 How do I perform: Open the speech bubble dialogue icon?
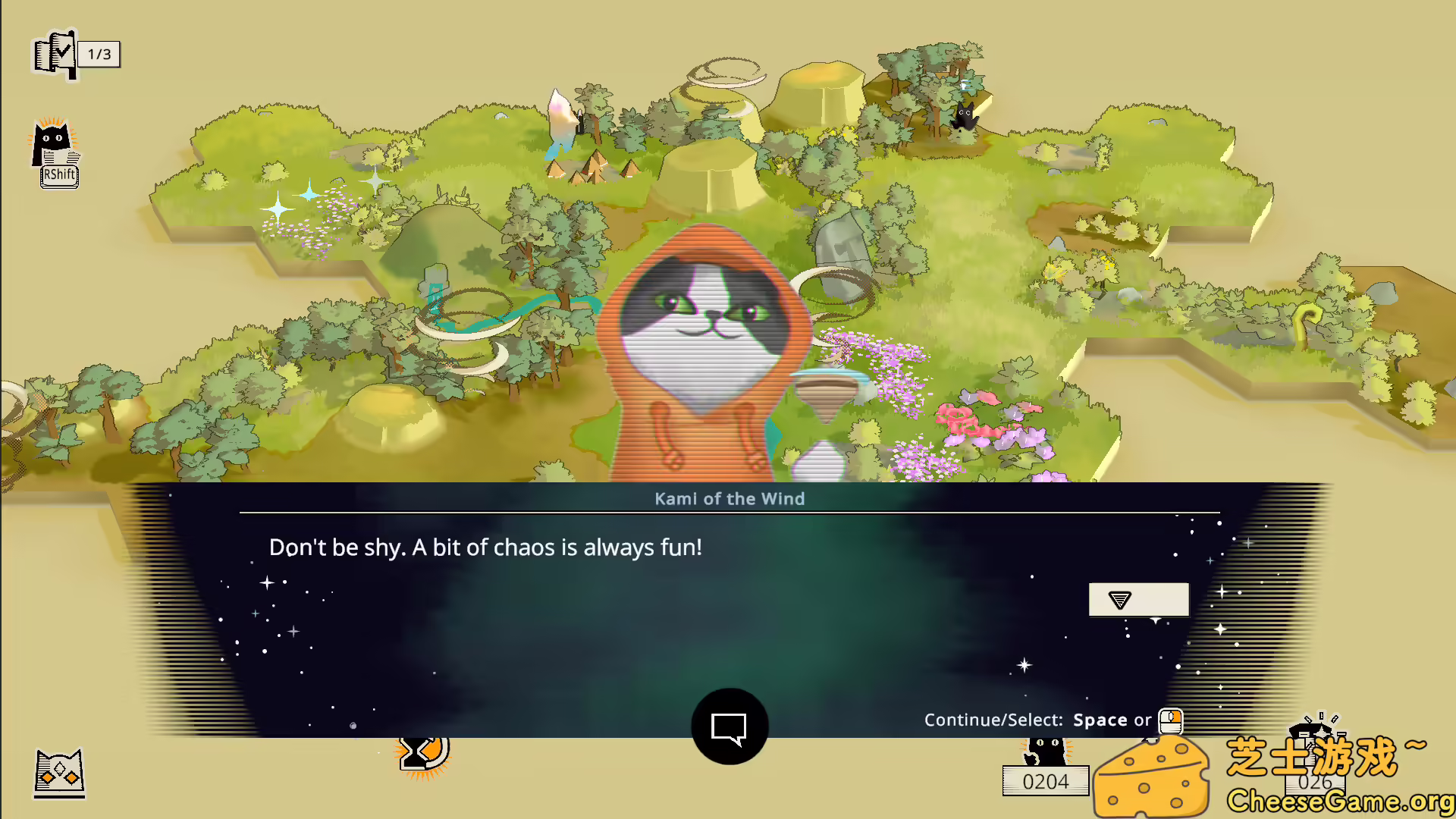click(x=728, y=726)
